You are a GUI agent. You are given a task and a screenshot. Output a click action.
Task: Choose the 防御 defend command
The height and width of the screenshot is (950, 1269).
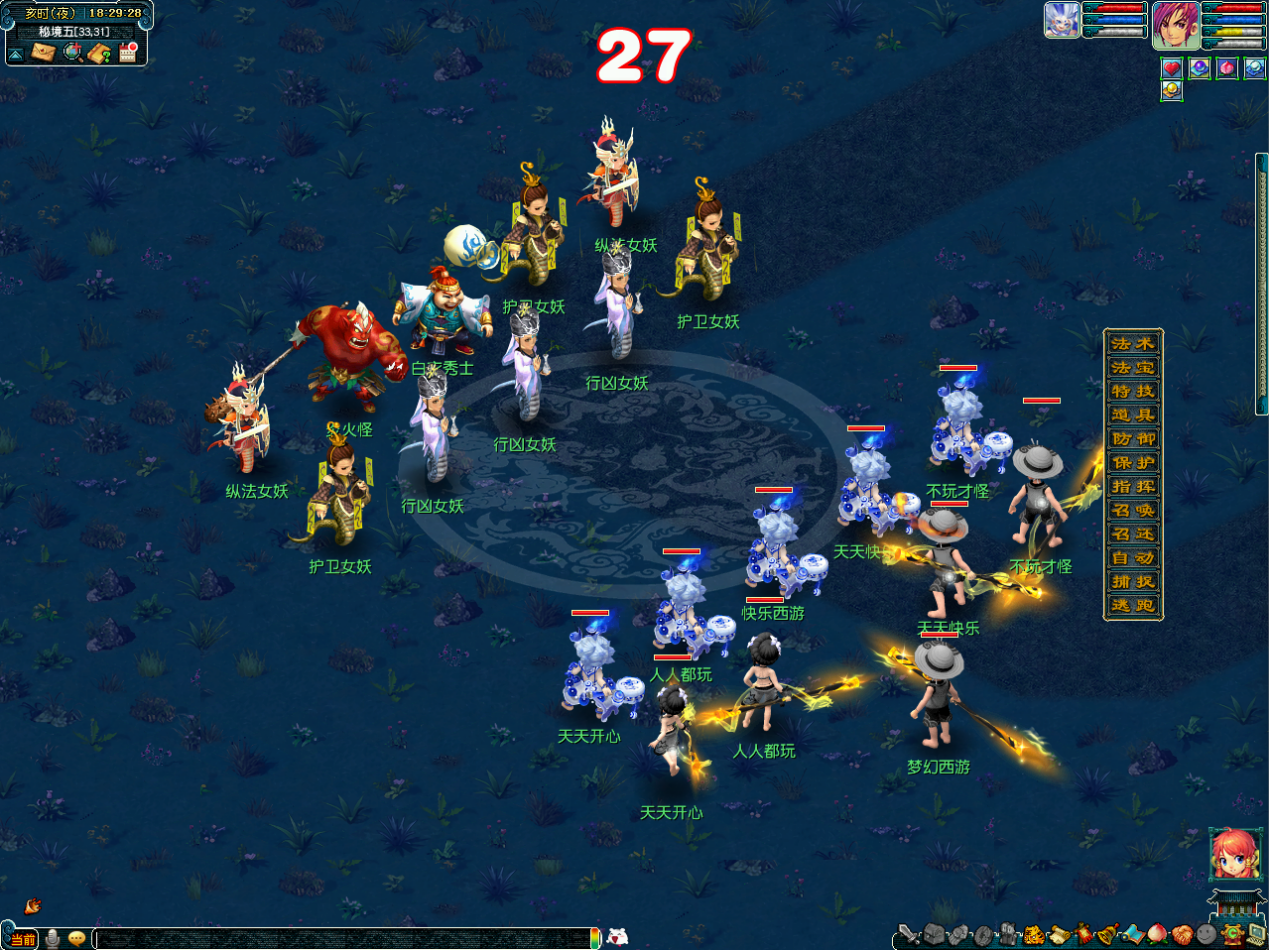pos(1133,439)
